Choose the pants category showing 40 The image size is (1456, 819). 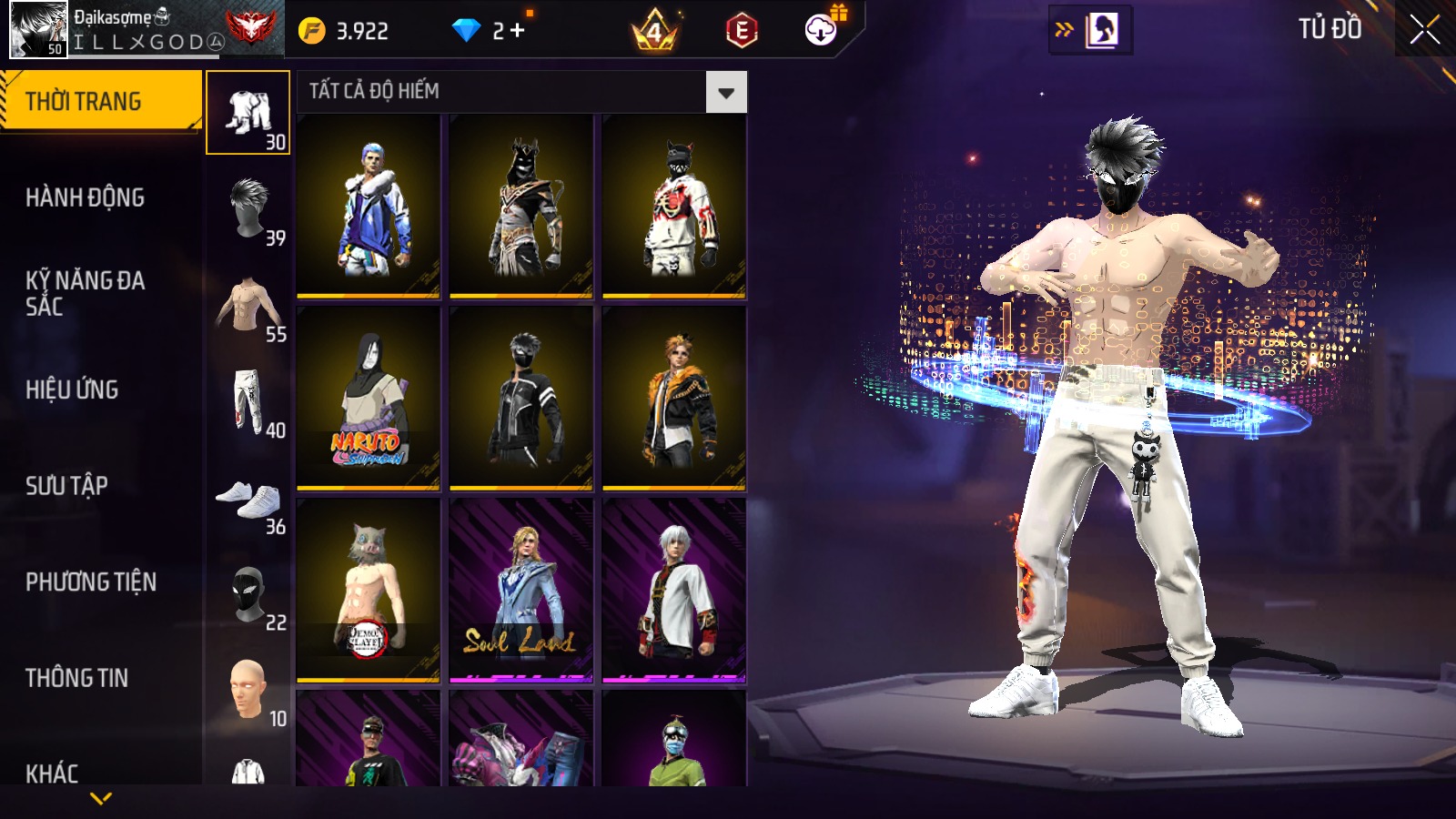tap(248, 402)
